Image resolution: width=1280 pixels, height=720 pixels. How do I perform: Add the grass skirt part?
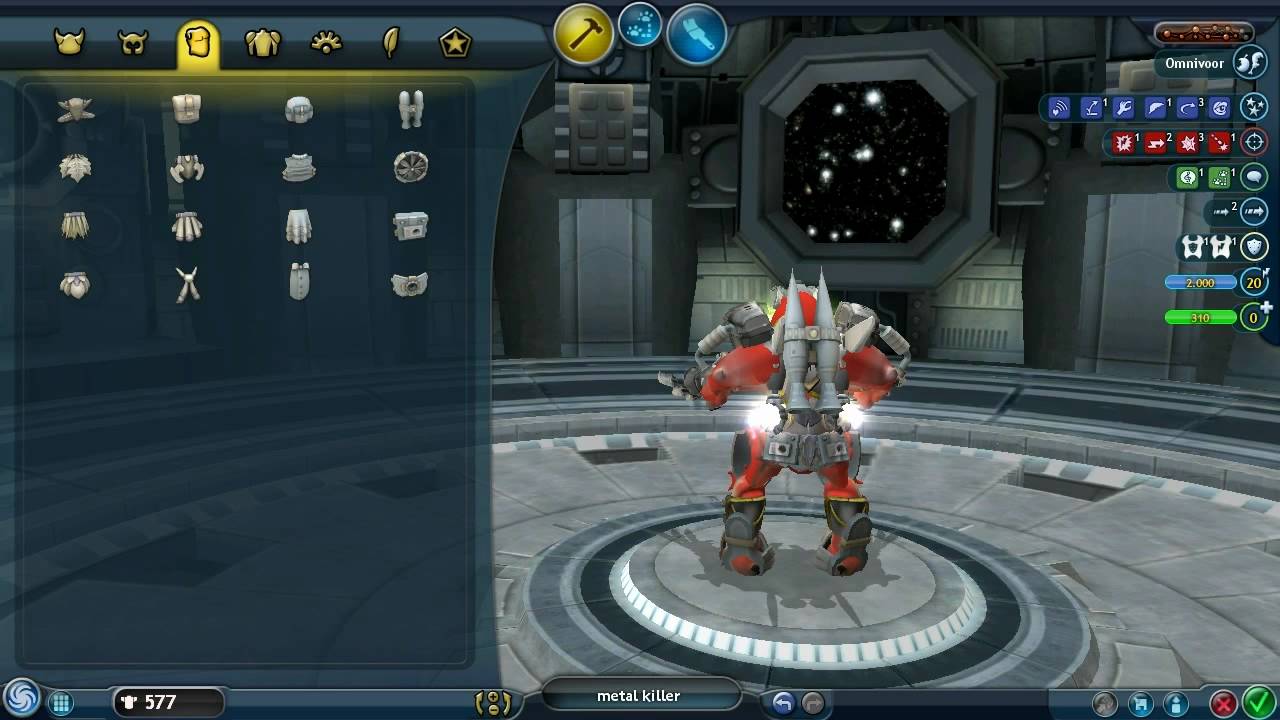(75, 226)
